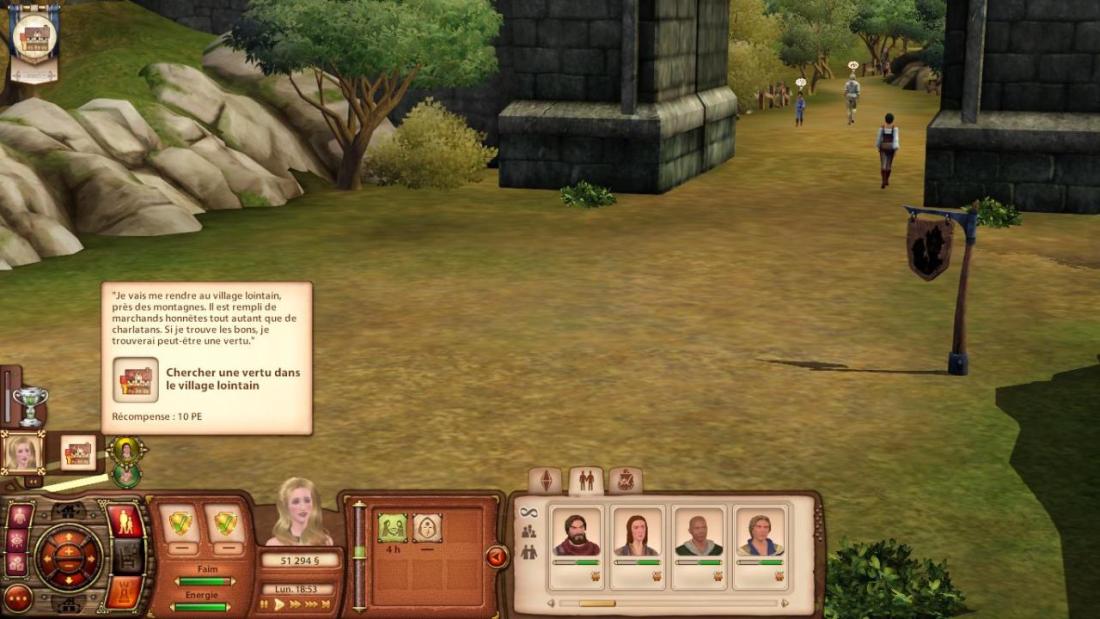Open the relationships tab with two figures
The width and height of the screenshot is (1100, 619).
coord(586,481)
